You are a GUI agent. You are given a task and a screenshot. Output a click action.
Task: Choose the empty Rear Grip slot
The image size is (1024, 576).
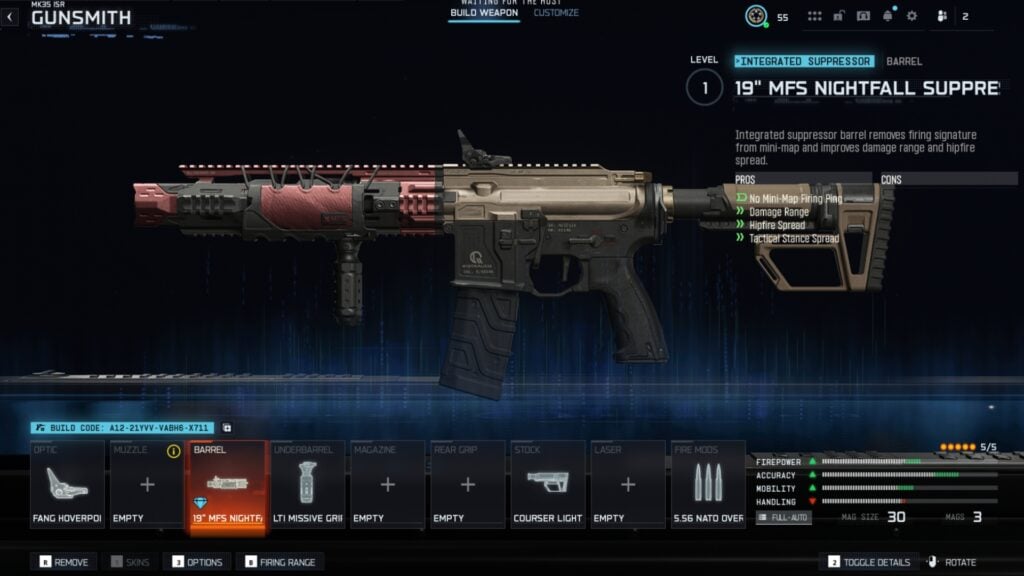click(467, 485)
